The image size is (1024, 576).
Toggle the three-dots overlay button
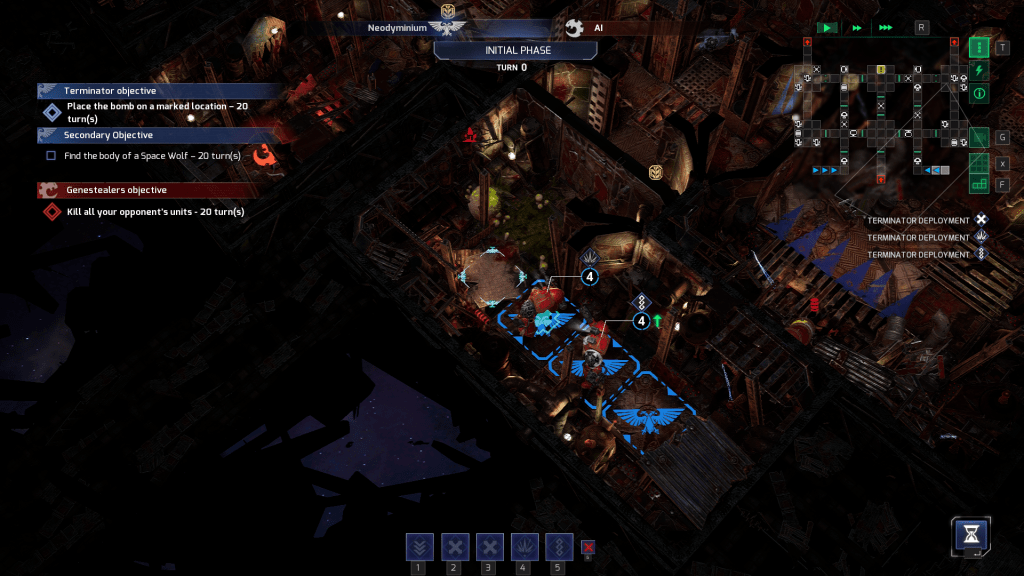click(980, 47)
